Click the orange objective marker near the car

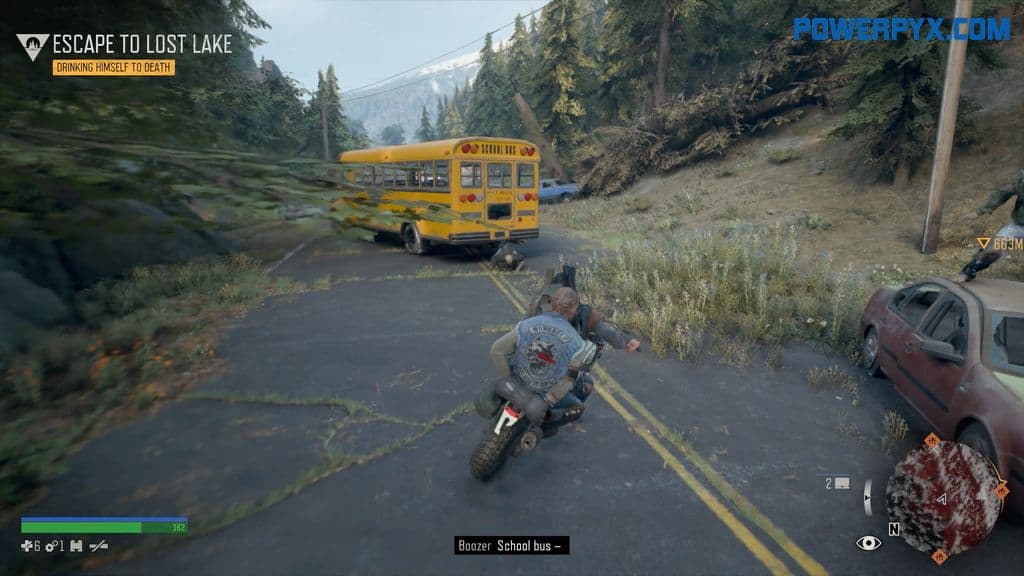984,243
